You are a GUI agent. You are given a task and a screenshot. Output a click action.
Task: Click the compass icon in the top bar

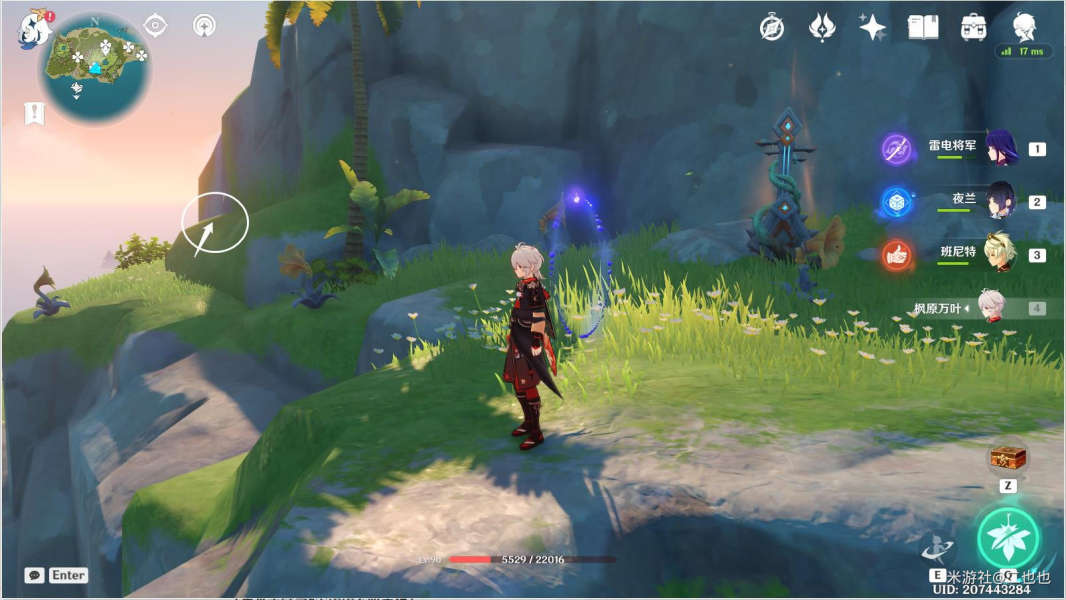[x=771, y=27]
